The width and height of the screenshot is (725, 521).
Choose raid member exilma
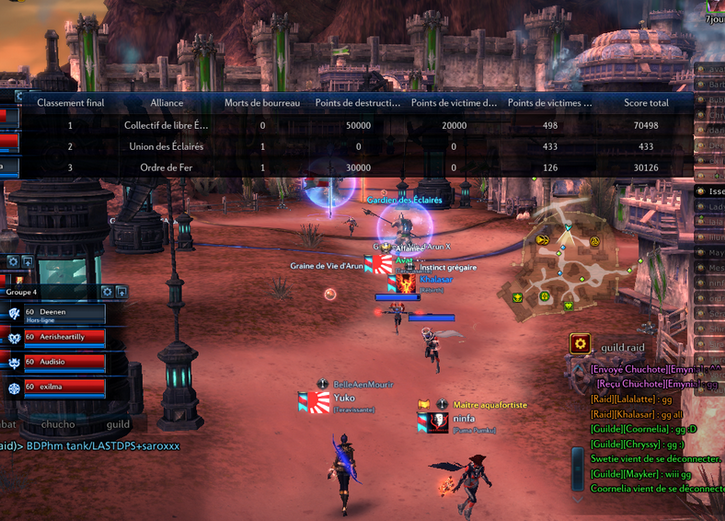pos(64,387)
